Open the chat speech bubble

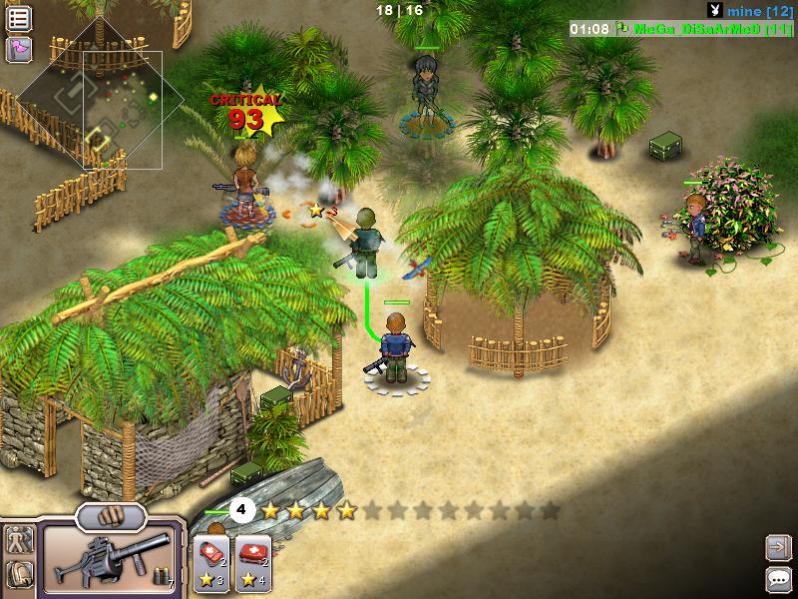pos(778,578)
